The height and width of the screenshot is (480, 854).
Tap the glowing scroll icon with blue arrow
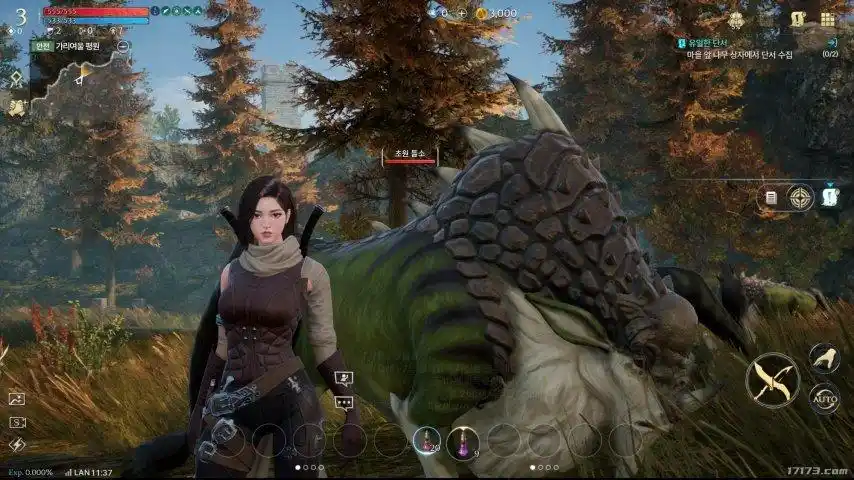(830, 196)
